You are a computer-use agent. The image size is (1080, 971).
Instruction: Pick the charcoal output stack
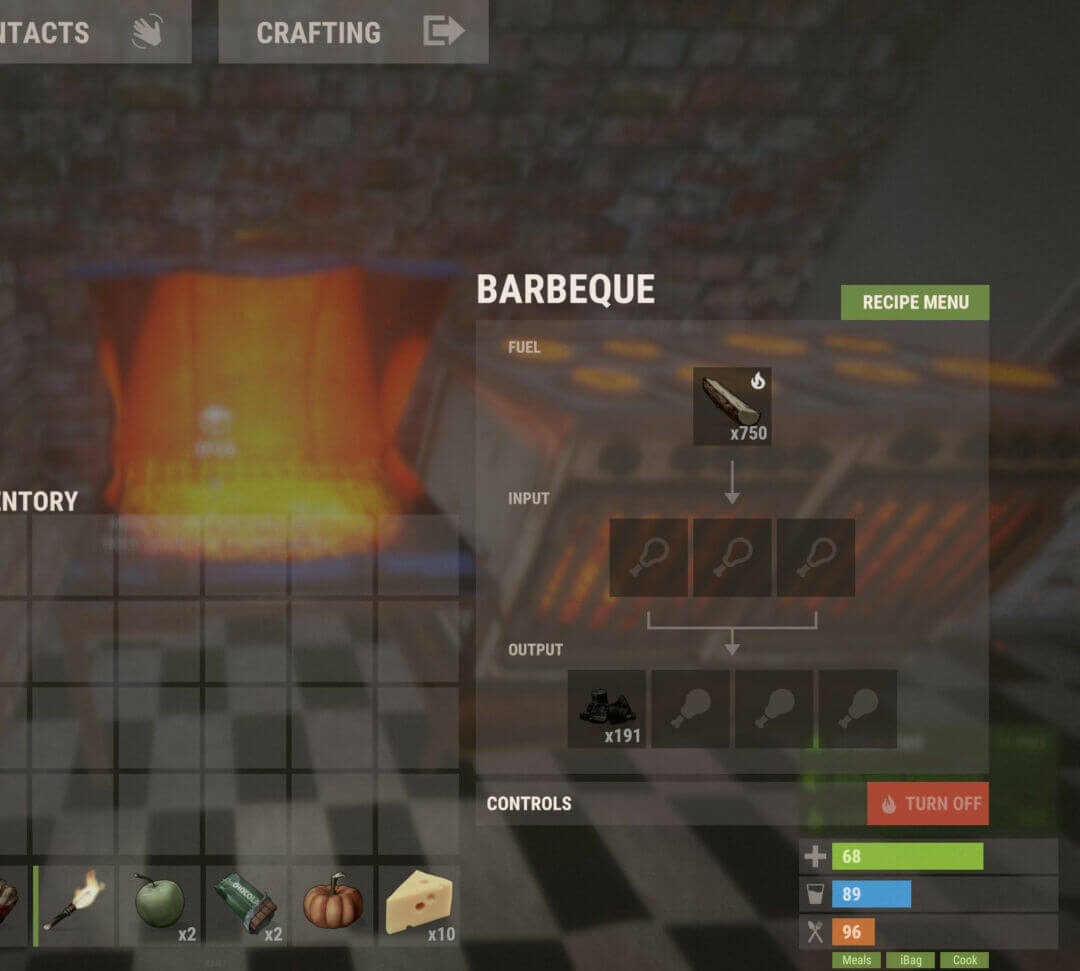pyautogui.click(x=607, y=709)
